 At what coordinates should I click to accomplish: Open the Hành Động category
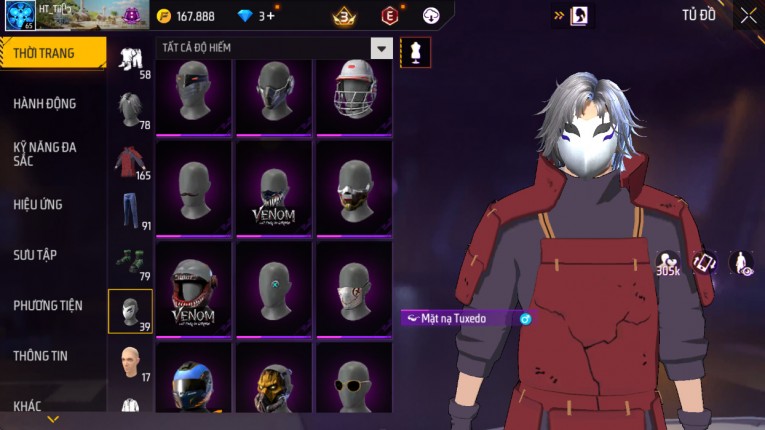[x=45, y=103]
